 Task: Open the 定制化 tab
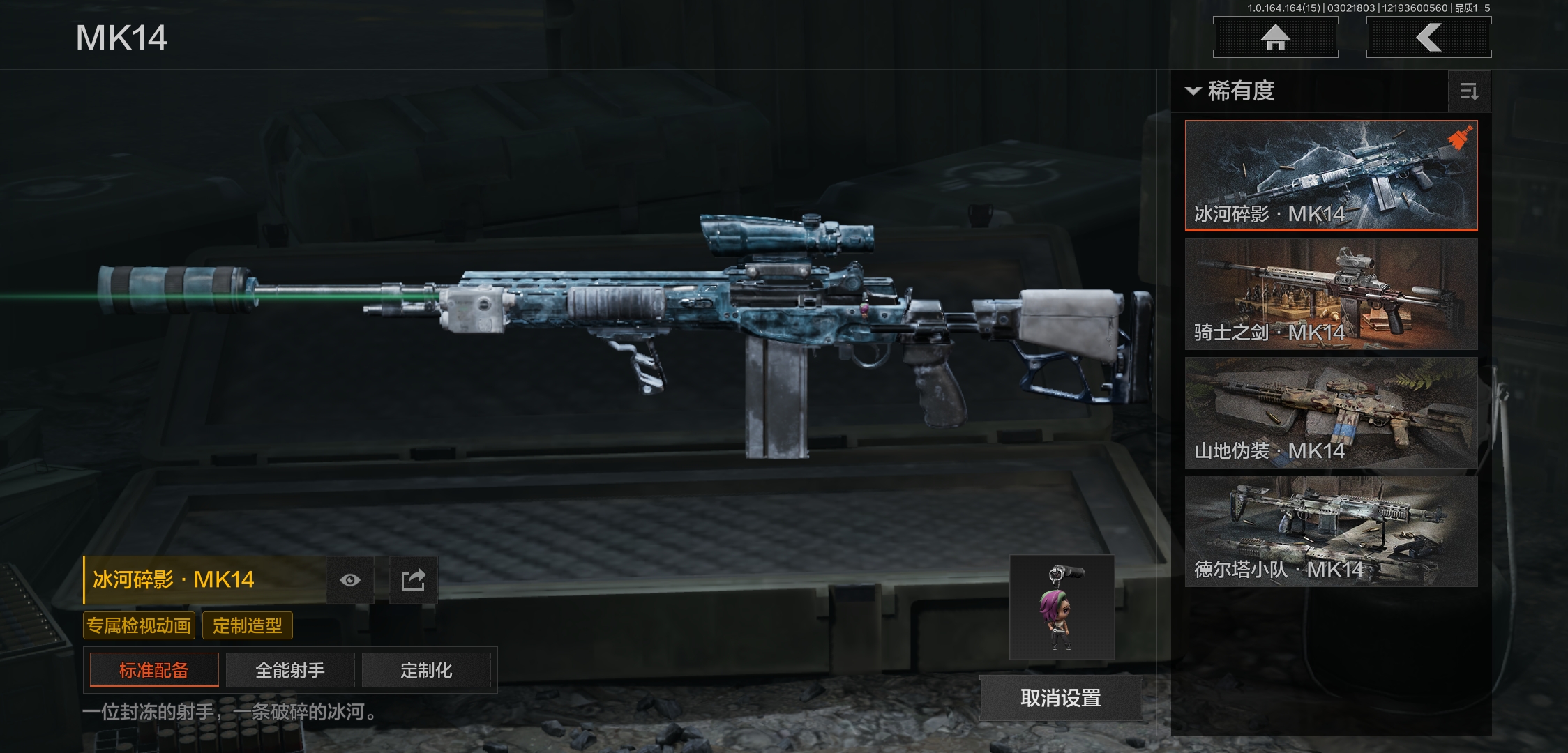tap(426, 670)
